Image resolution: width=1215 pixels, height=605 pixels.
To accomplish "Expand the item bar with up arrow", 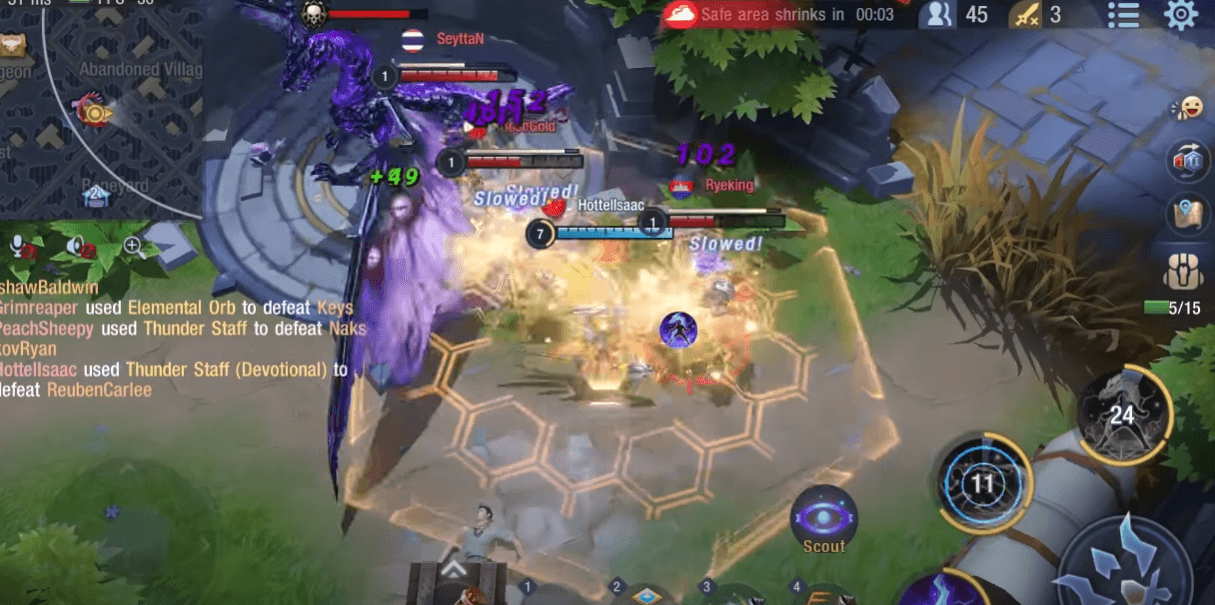I will (x=454, y=569).
